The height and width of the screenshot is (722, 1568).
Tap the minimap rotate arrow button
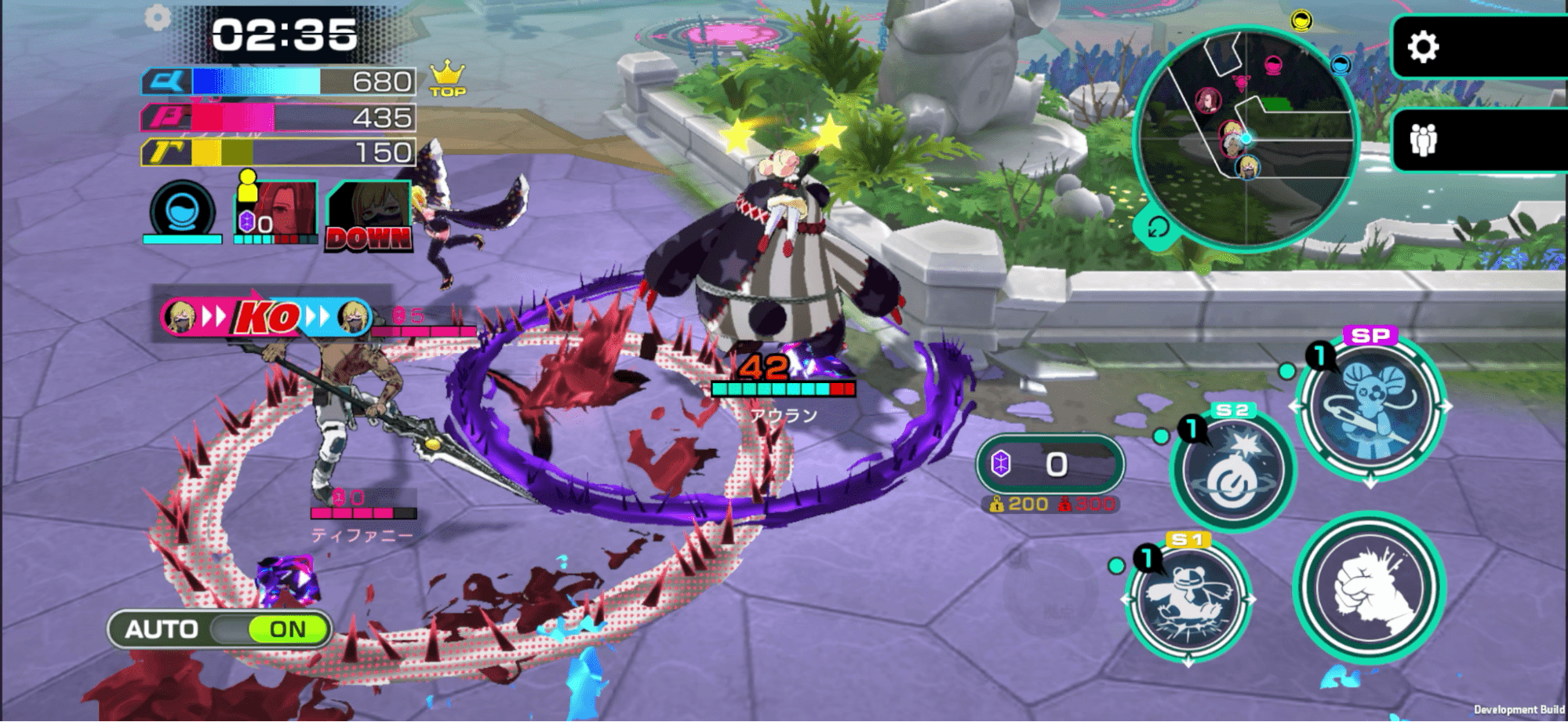click(1158, 228)
